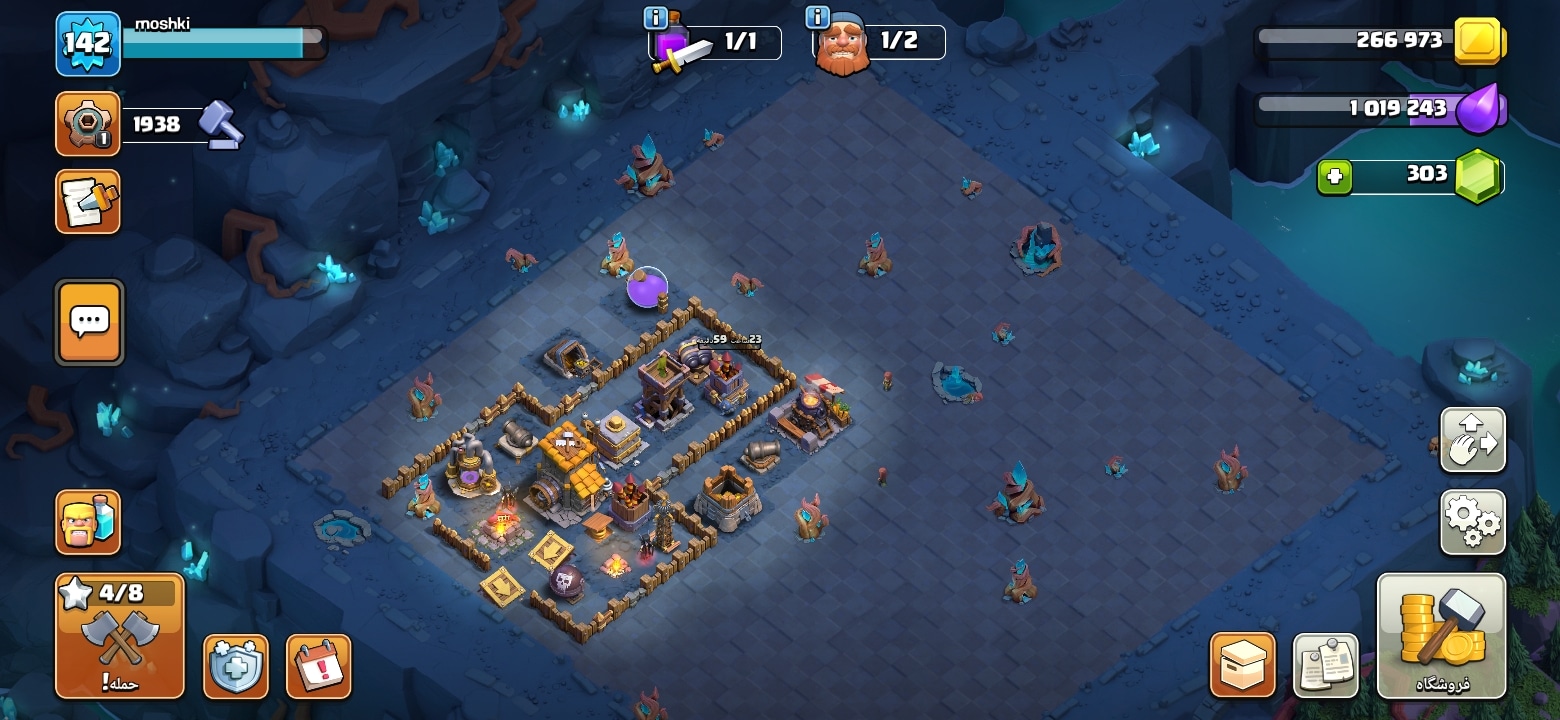Open the events calendar icon
The image size is (1560, 720).
click(x=318, y=665)
